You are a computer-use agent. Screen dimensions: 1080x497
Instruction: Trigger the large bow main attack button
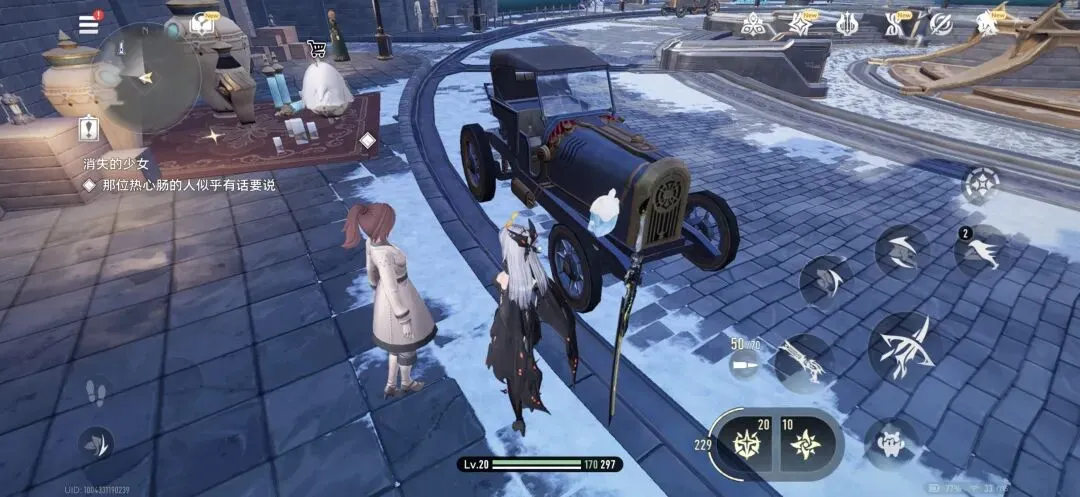[x=904, y=346]
